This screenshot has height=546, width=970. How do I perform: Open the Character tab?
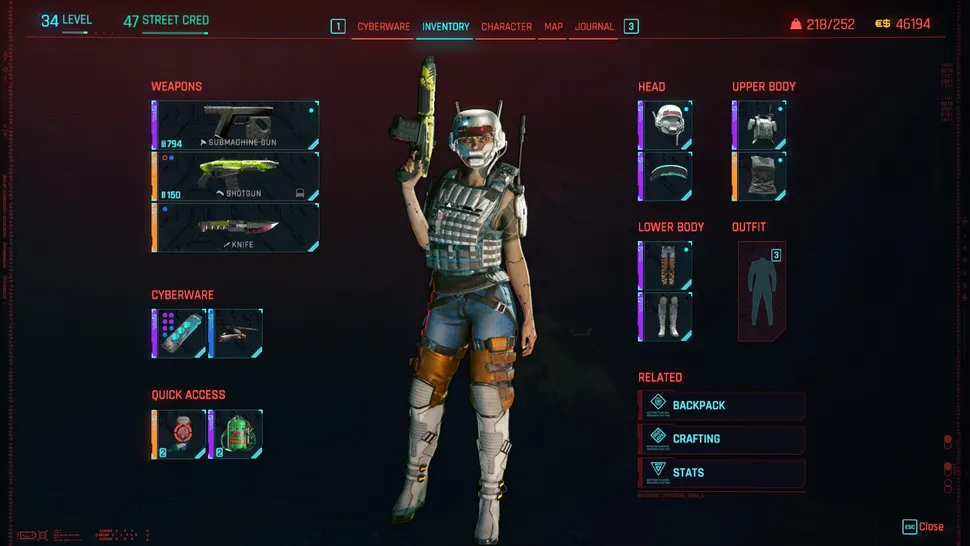506,27
